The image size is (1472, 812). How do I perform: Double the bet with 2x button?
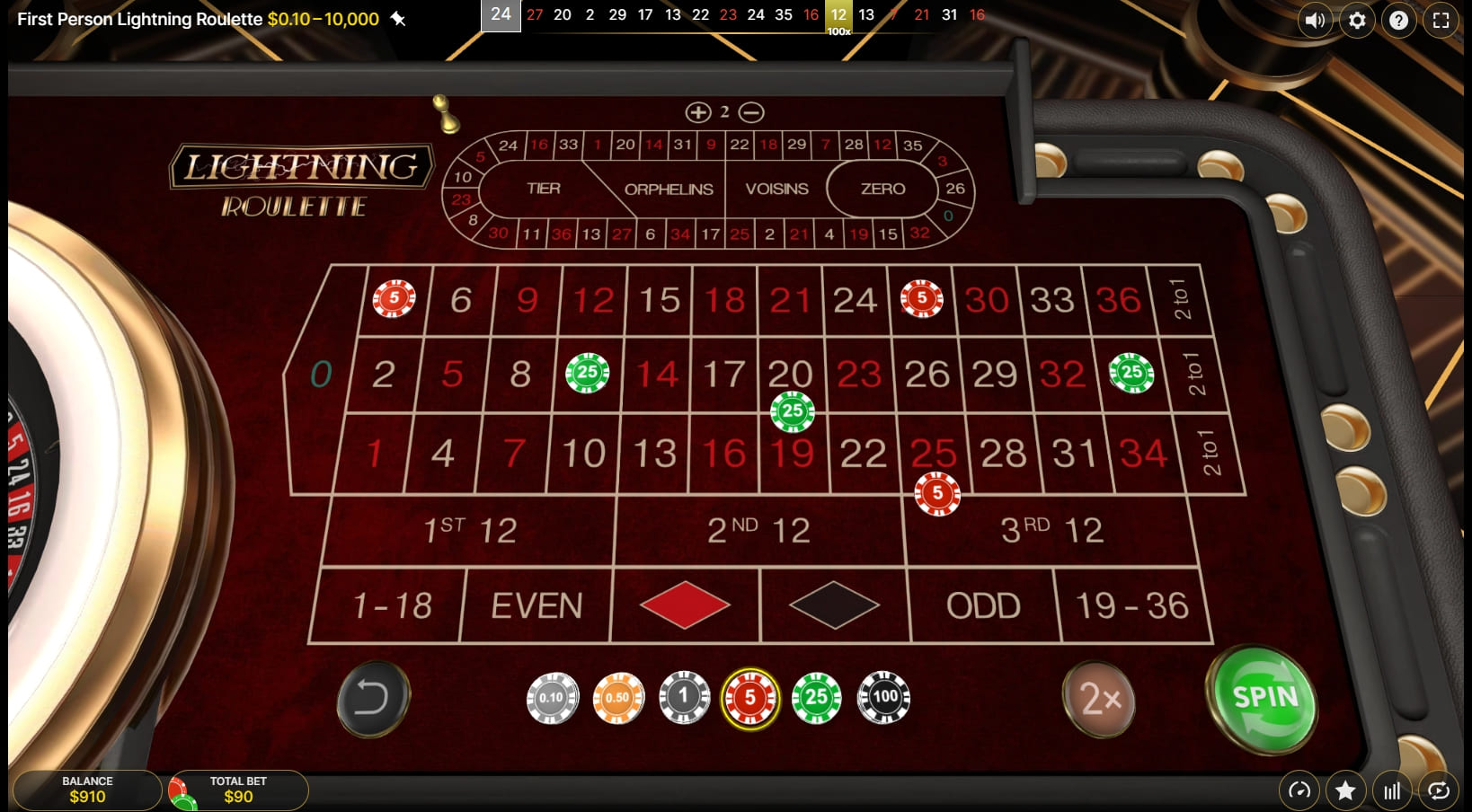(1098, 701)
